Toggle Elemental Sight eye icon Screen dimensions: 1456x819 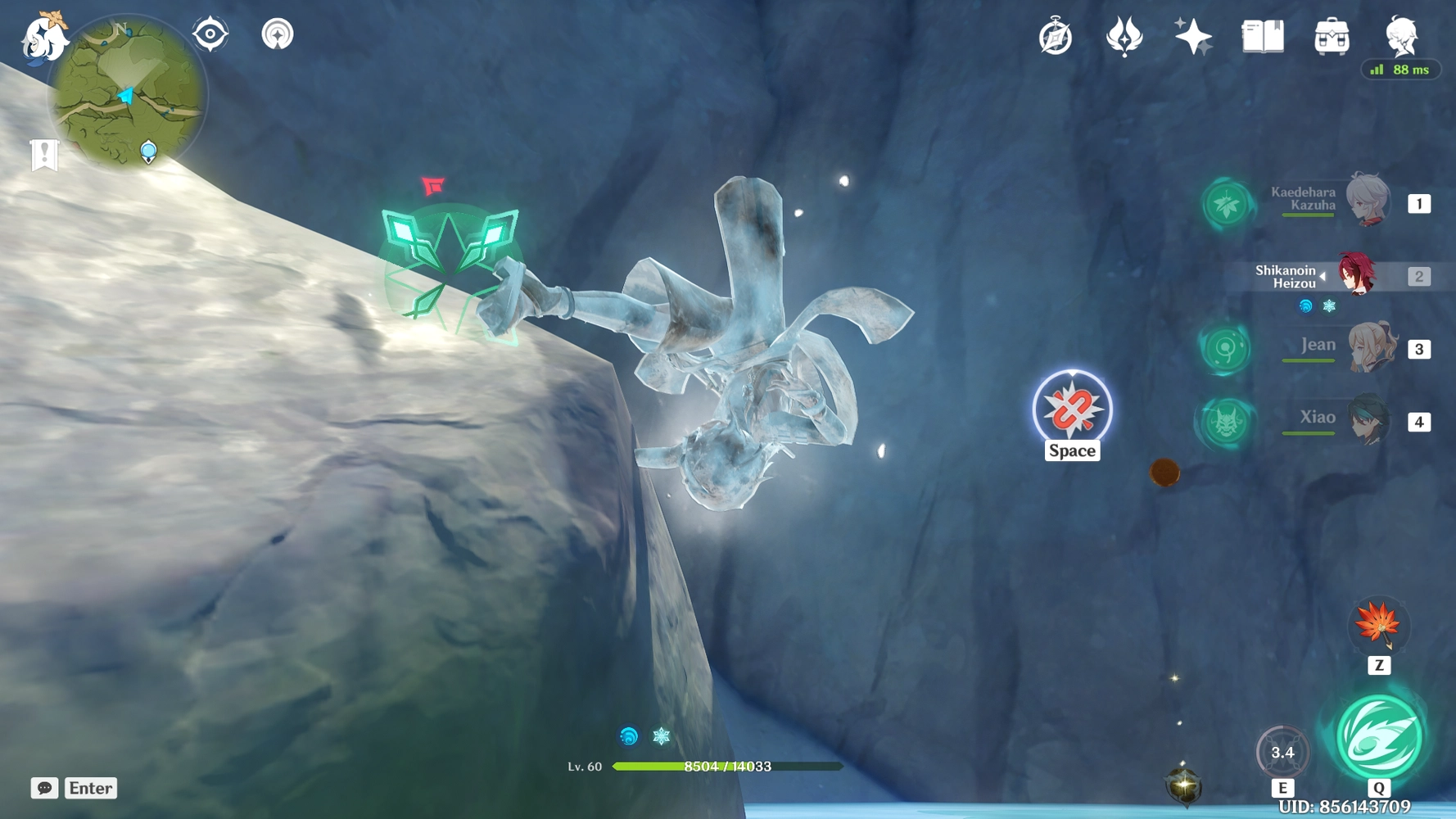coord(210,34)
